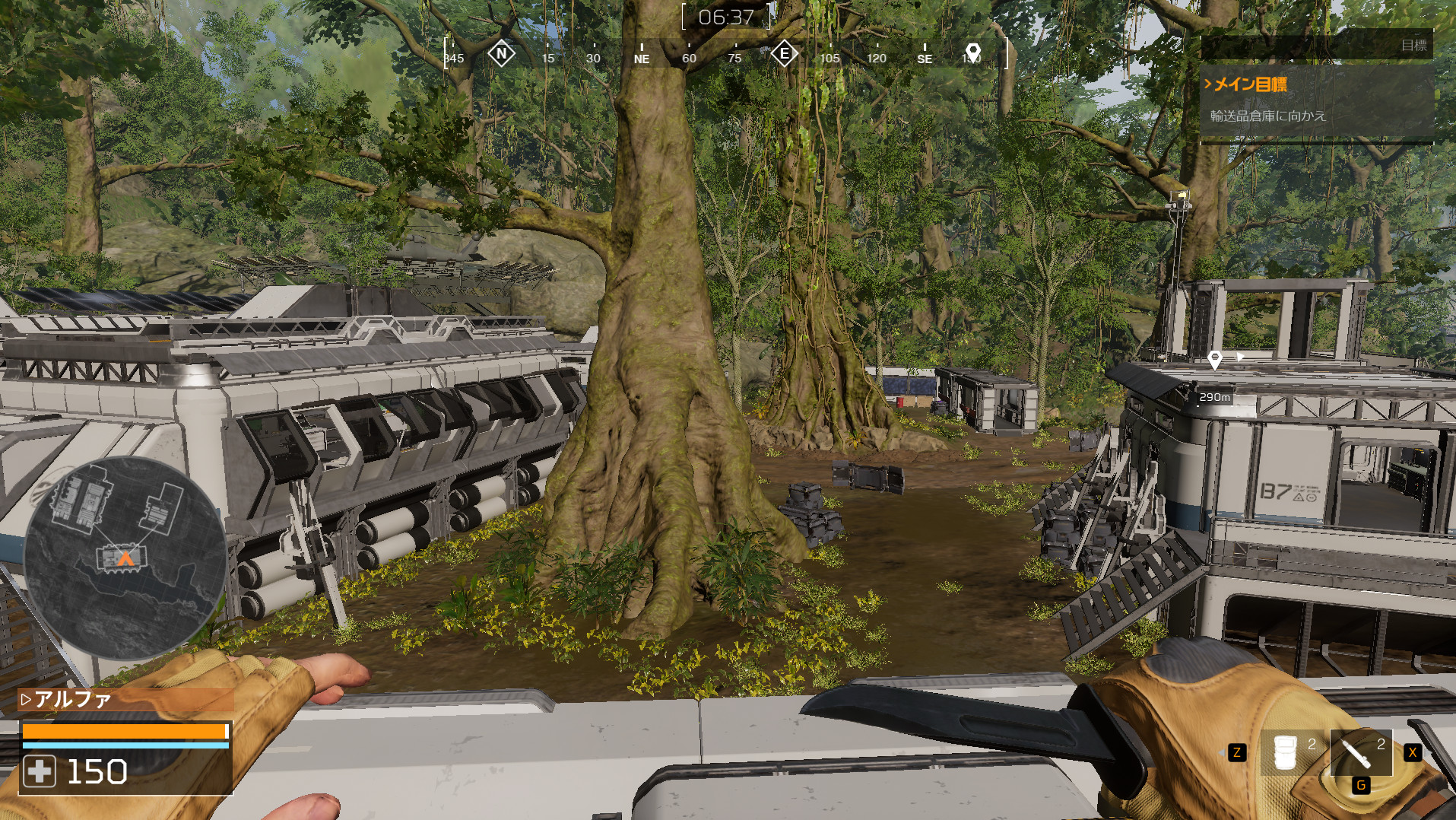Image resolution: width=1456 pixels, height=820 pixels.
Task: Click the medkit cross icon
Action: pyautogui.click(x=40, y=771)
